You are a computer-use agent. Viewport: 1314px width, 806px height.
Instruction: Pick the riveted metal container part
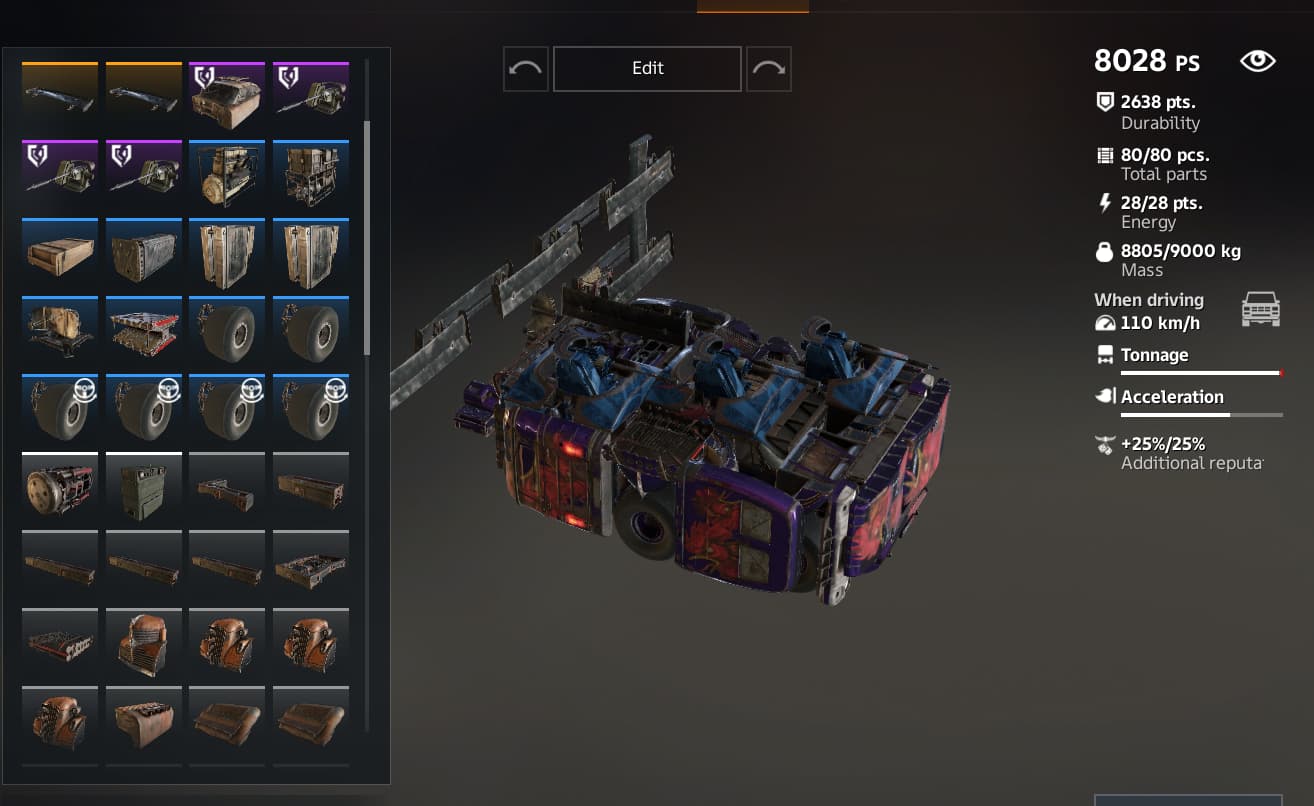click(143, 254)
